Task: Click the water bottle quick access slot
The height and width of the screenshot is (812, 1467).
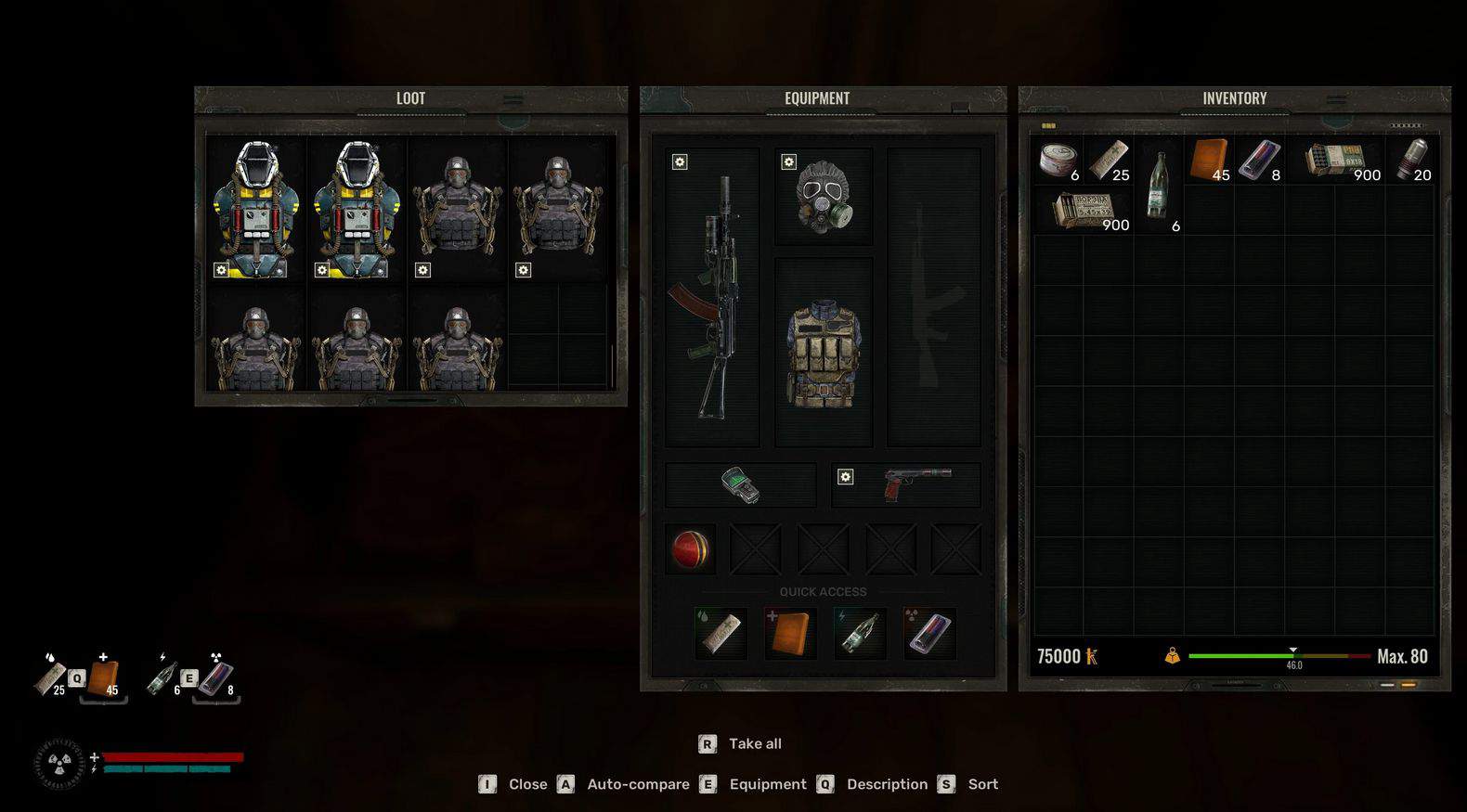Action: 860,634
